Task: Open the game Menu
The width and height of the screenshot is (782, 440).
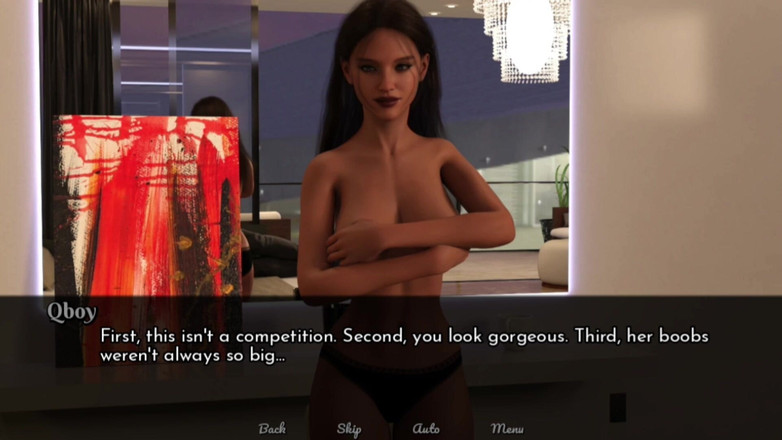Action: [507, 428]
